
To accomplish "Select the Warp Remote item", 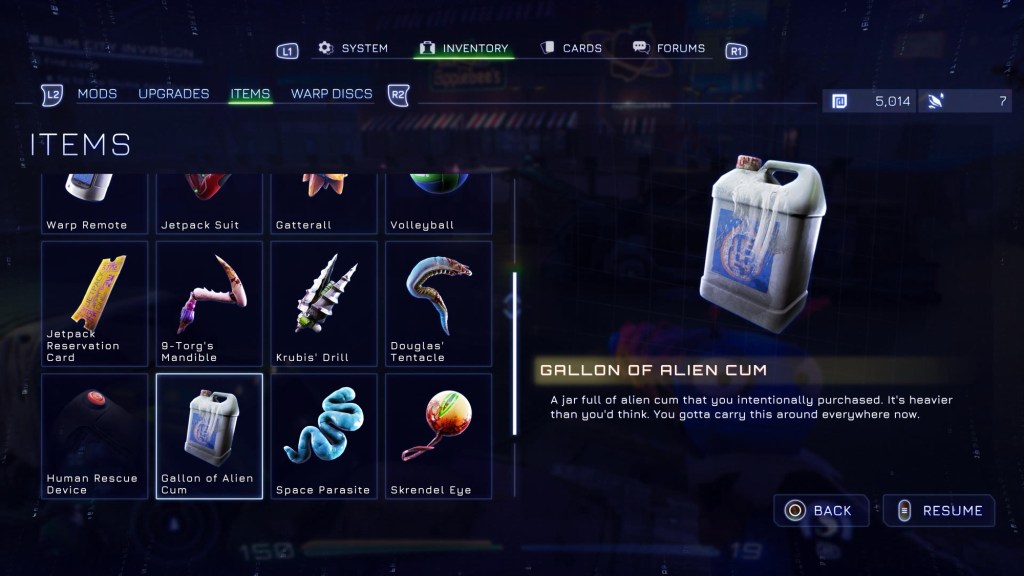I will (x=95, y=204).
